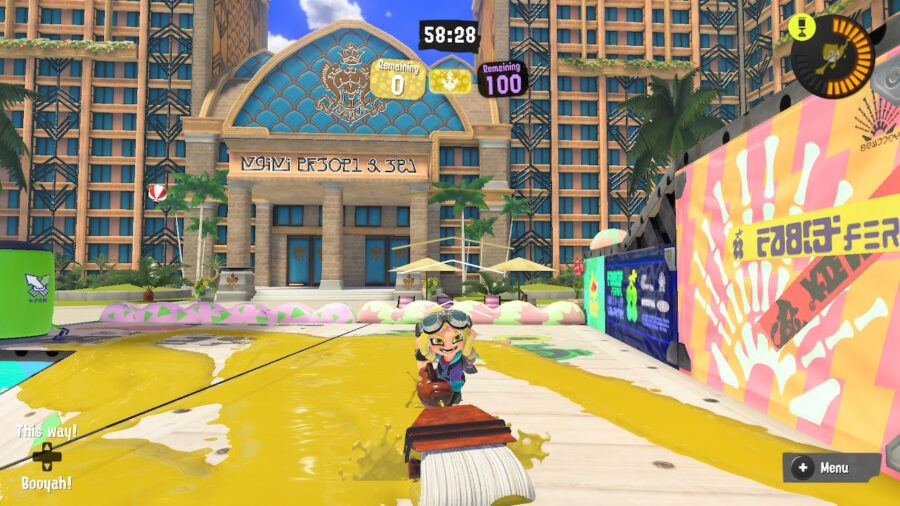Select the yellow anchor team emblem
Screen dimensions: 900x506
[450, 82]
